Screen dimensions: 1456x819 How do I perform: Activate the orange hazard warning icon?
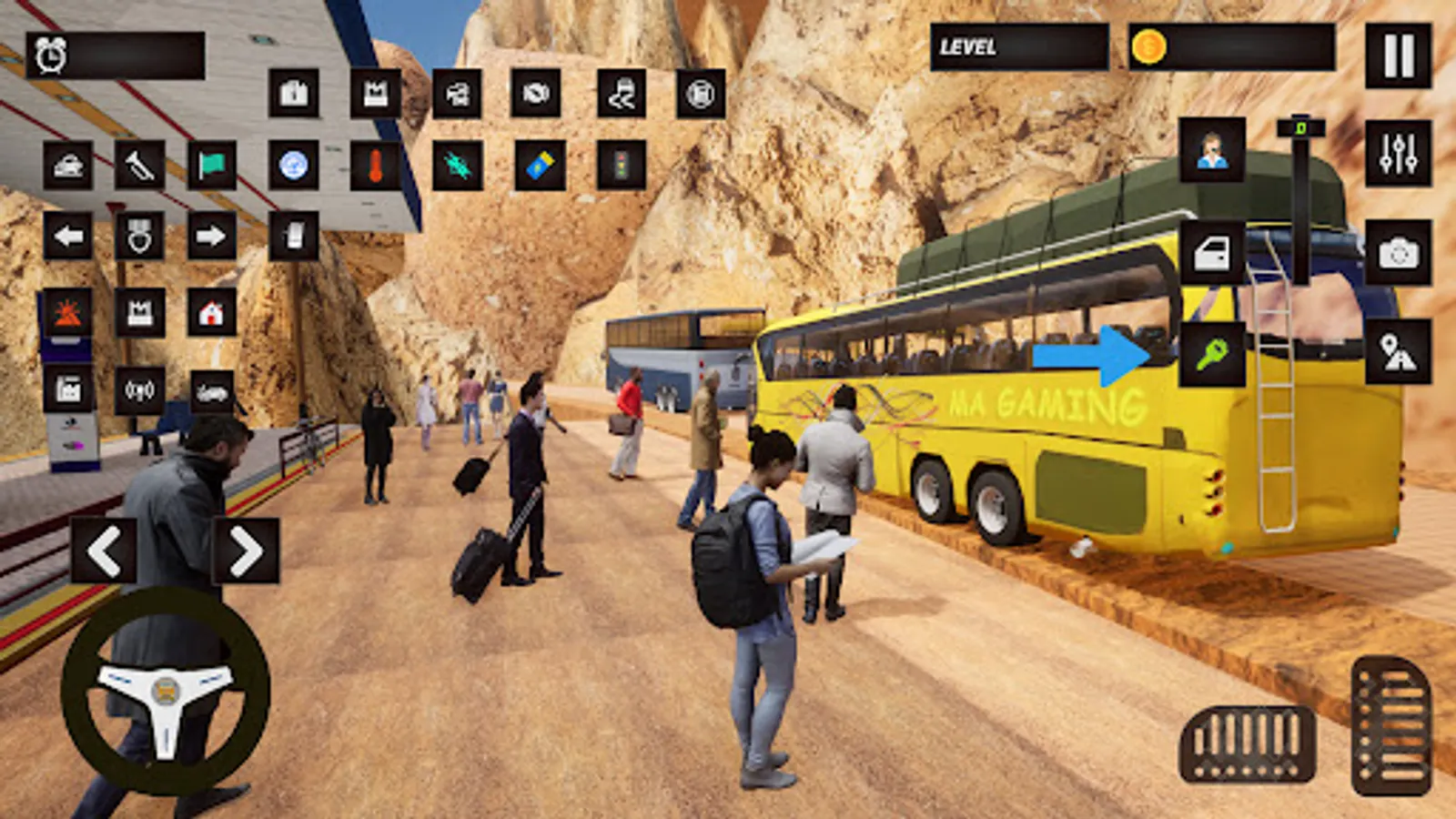pos(68,313)
